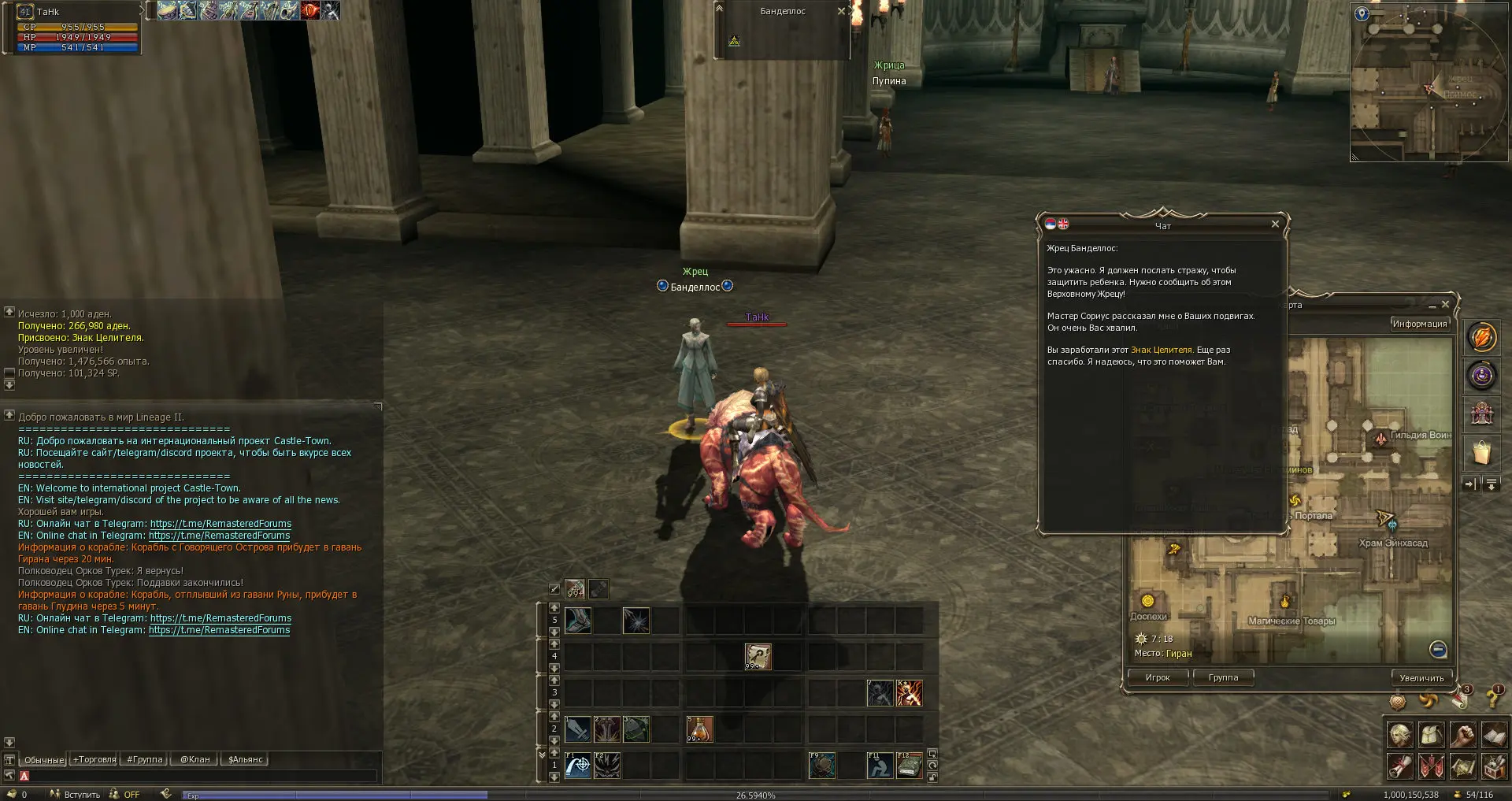The width and height of the screenshot is (1512, 801).
Task: Use the scroll item in hotbar row 4
Action: point(758,656)
